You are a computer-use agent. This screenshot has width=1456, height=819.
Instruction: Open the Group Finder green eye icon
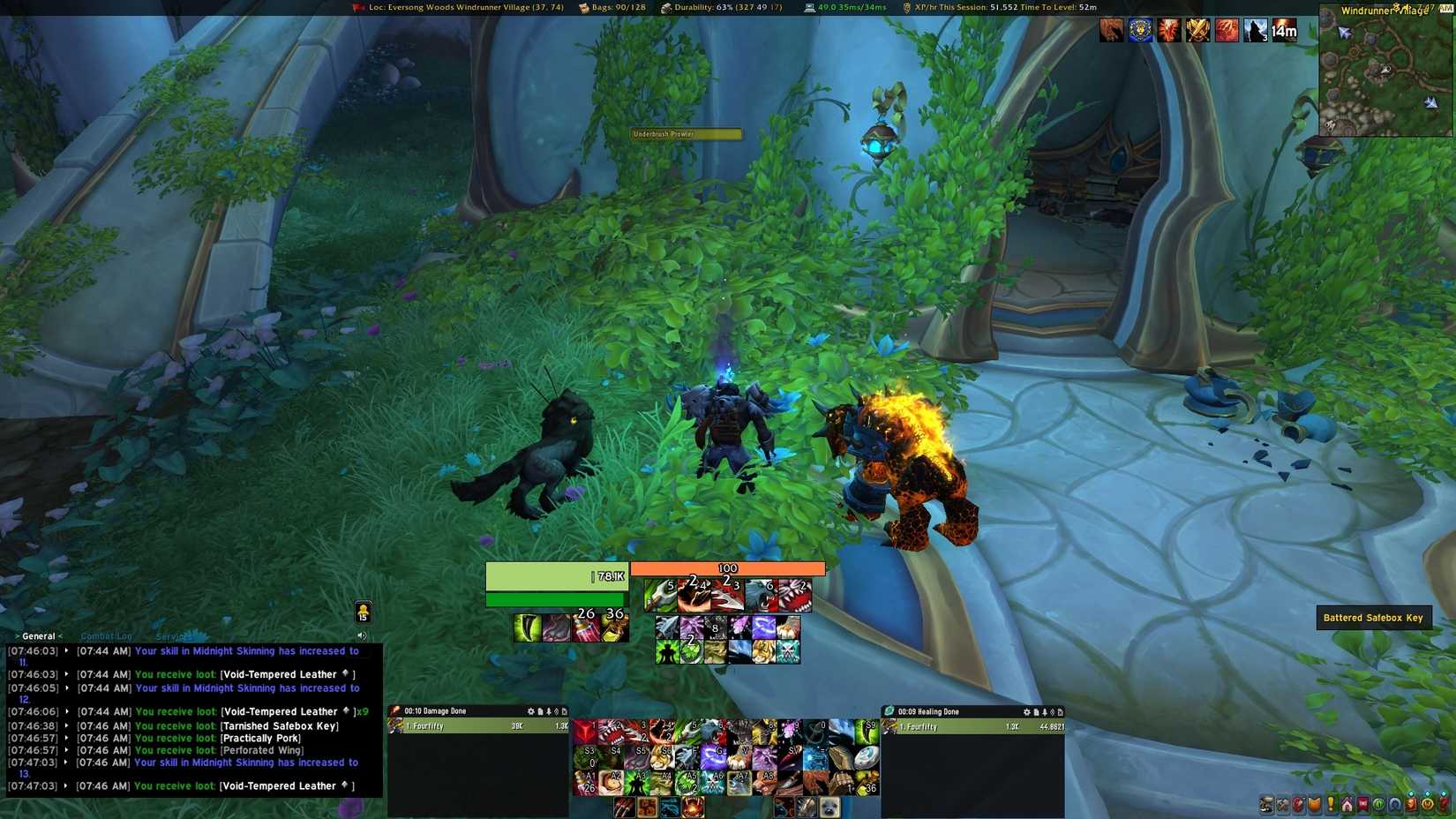click(1379, 804)
